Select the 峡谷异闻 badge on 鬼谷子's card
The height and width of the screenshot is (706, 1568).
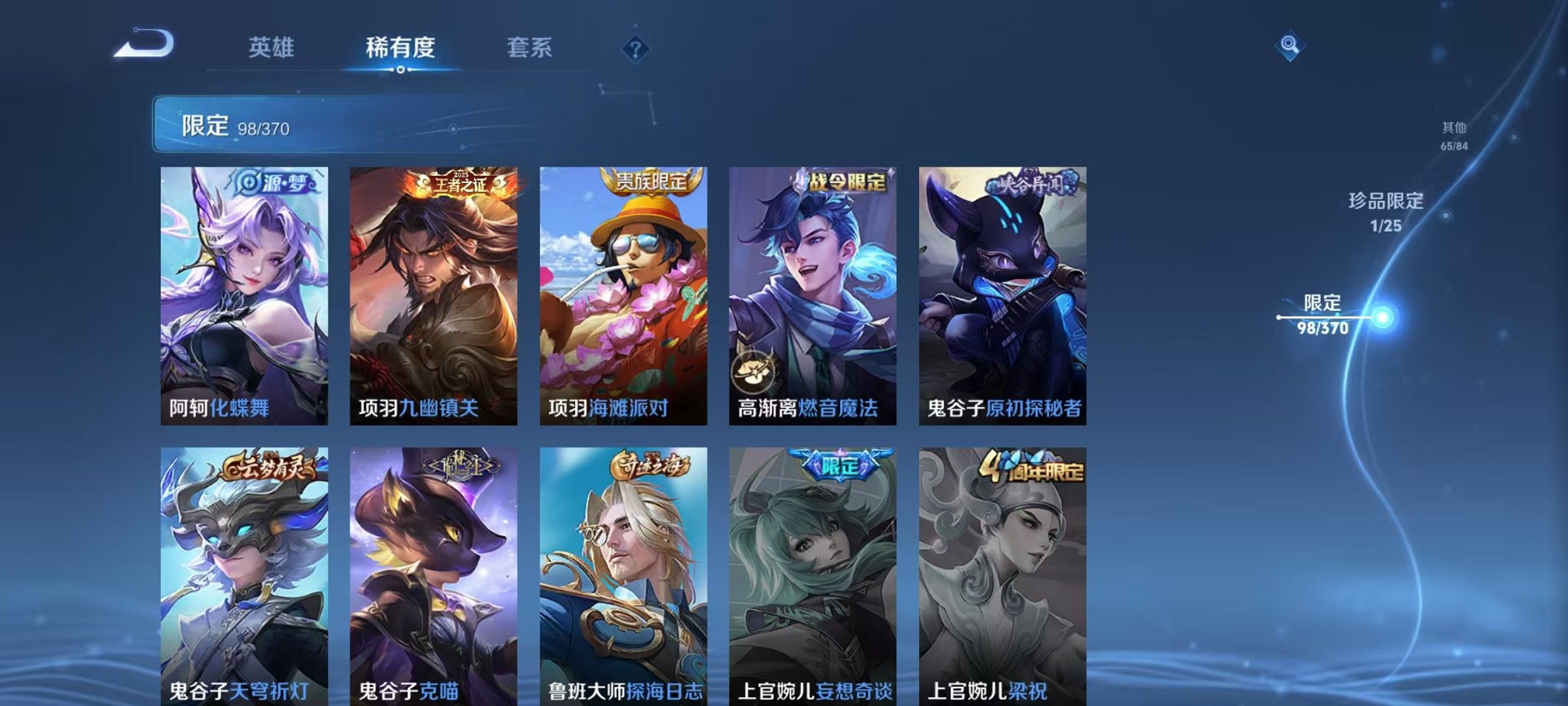point(1030,180)
